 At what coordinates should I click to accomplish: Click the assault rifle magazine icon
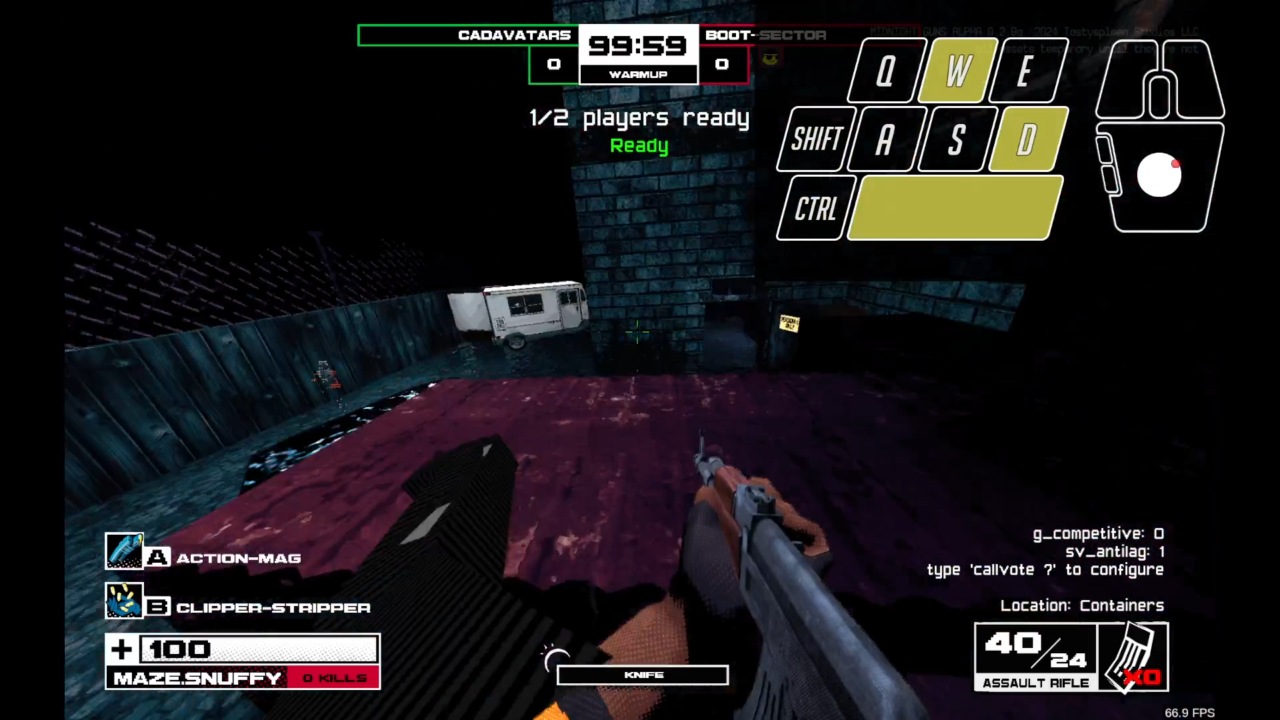coord(1133,655)
